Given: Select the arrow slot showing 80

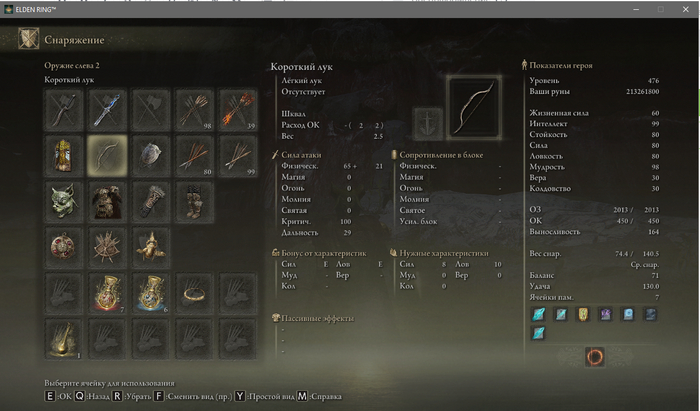Looking at the screenshot, I should (194, 155).
